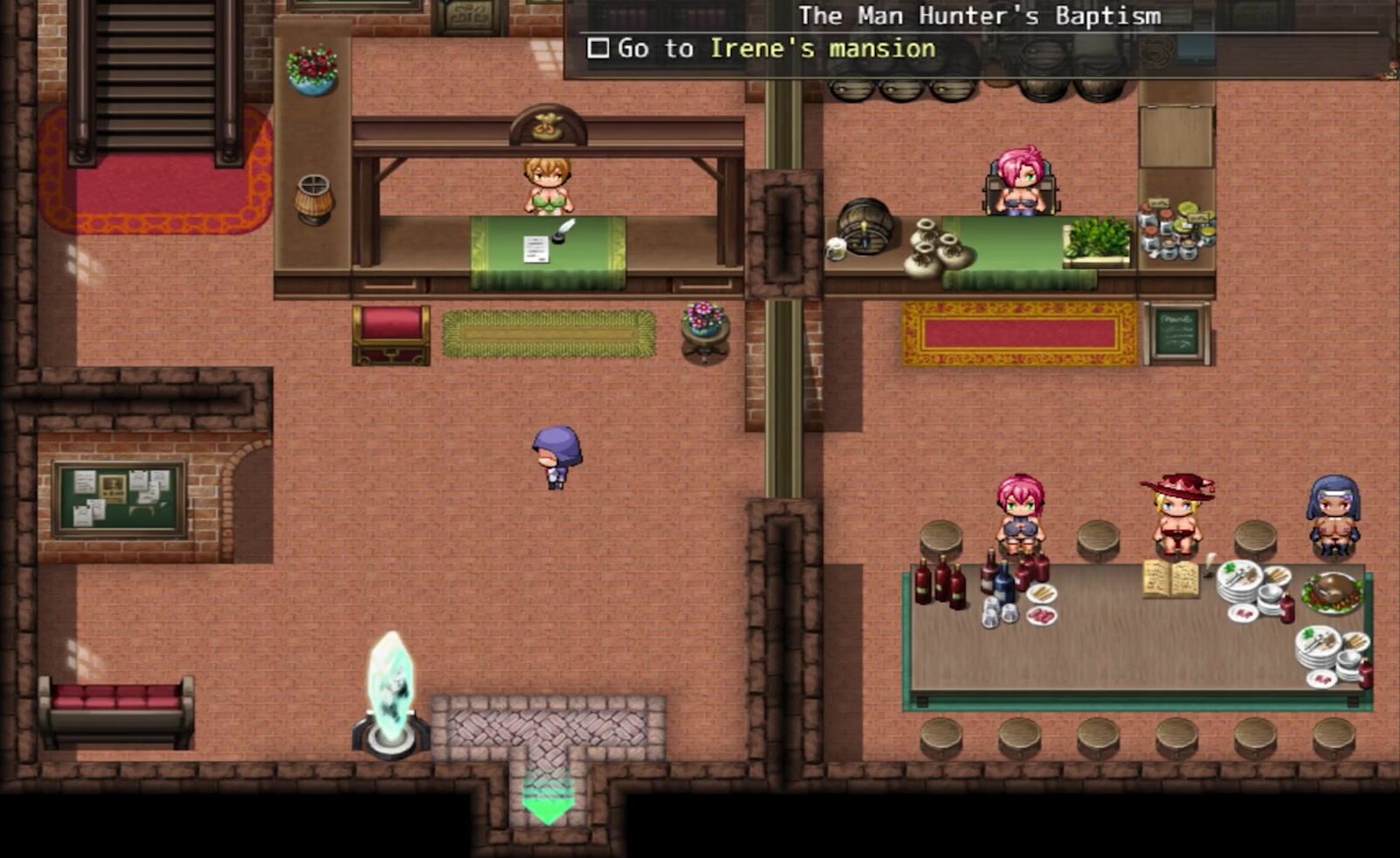Screen dimensions: 1400x858
Task: Click The Man Hunter's Baptism quest title
Action: 979,16
